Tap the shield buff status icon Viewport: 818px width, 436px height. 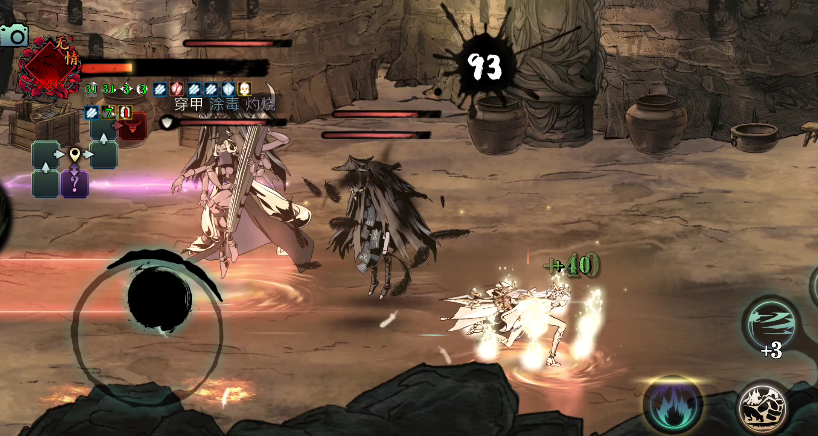coord(228,89)
